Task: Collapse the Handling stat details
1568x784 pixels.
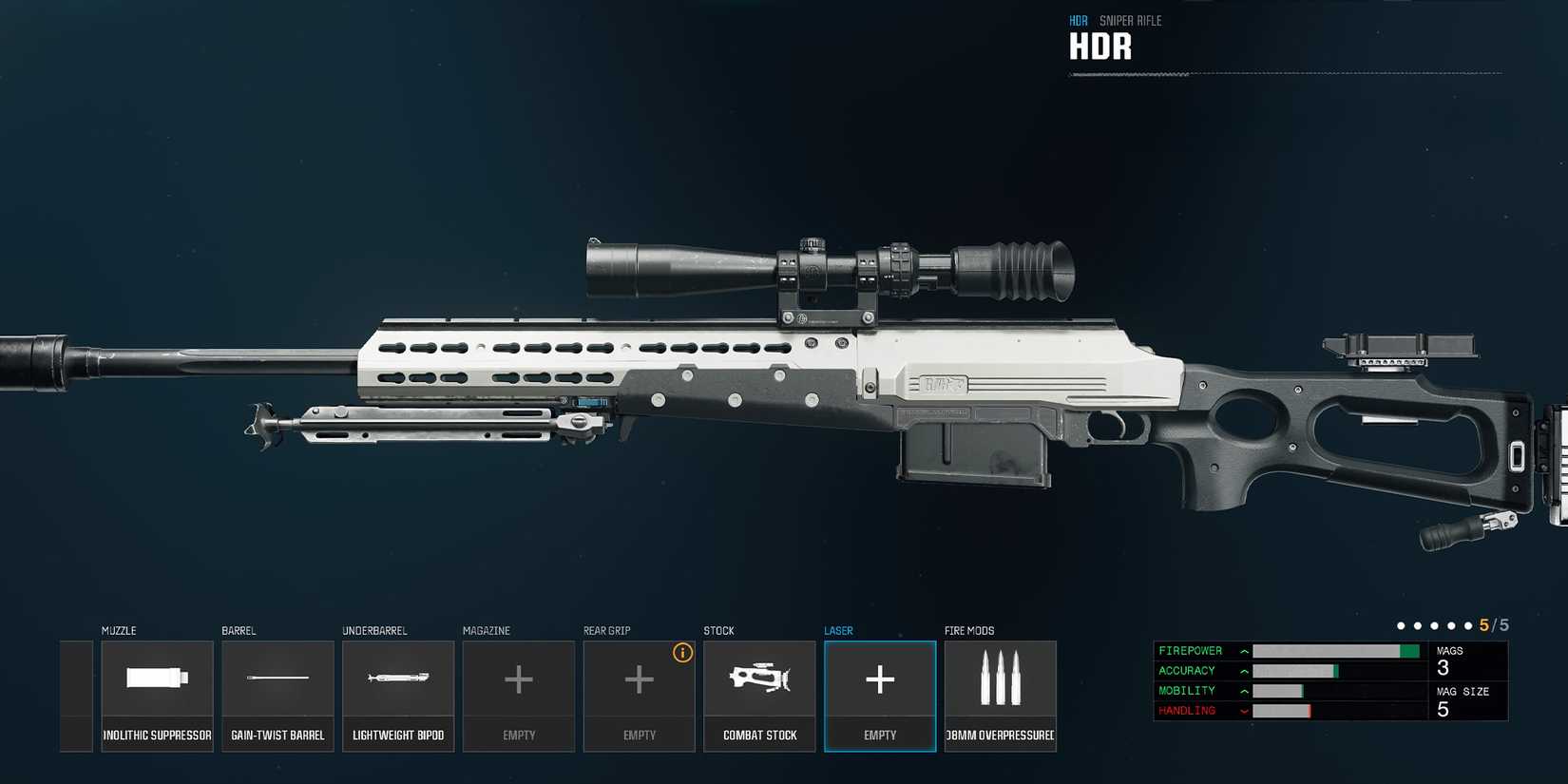Action: tap(1243, 710)
